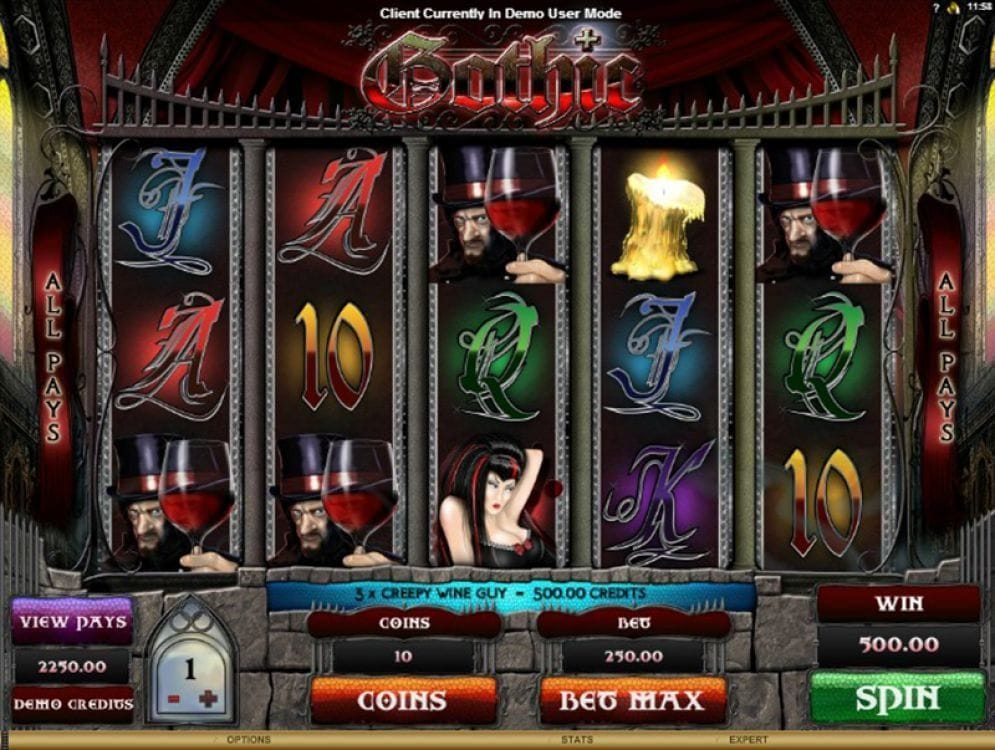Select the orange Coins button
The image size is (995, 750).
[403, 700]
